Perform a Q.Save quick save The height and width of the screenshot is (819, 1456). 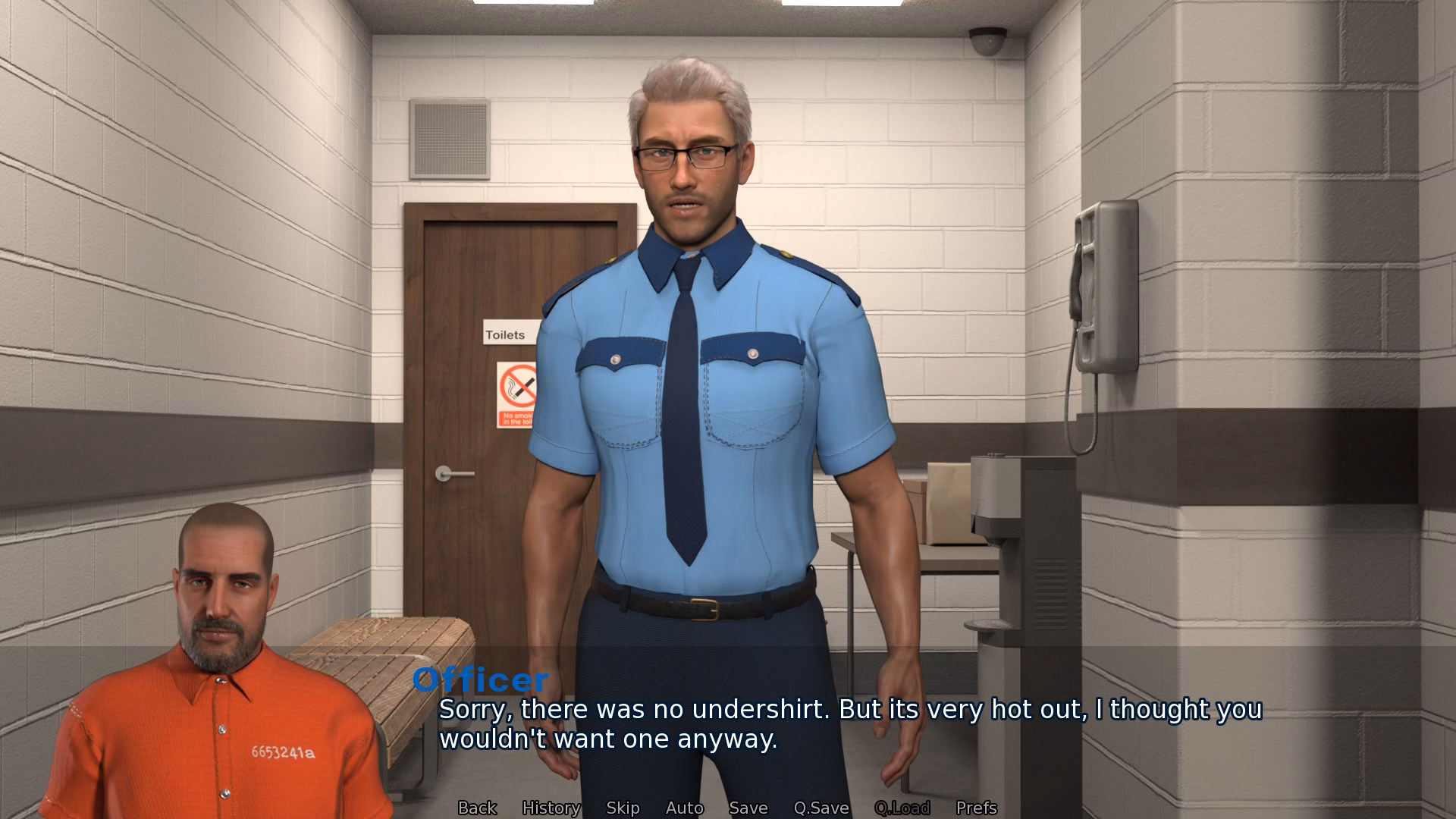822,808
